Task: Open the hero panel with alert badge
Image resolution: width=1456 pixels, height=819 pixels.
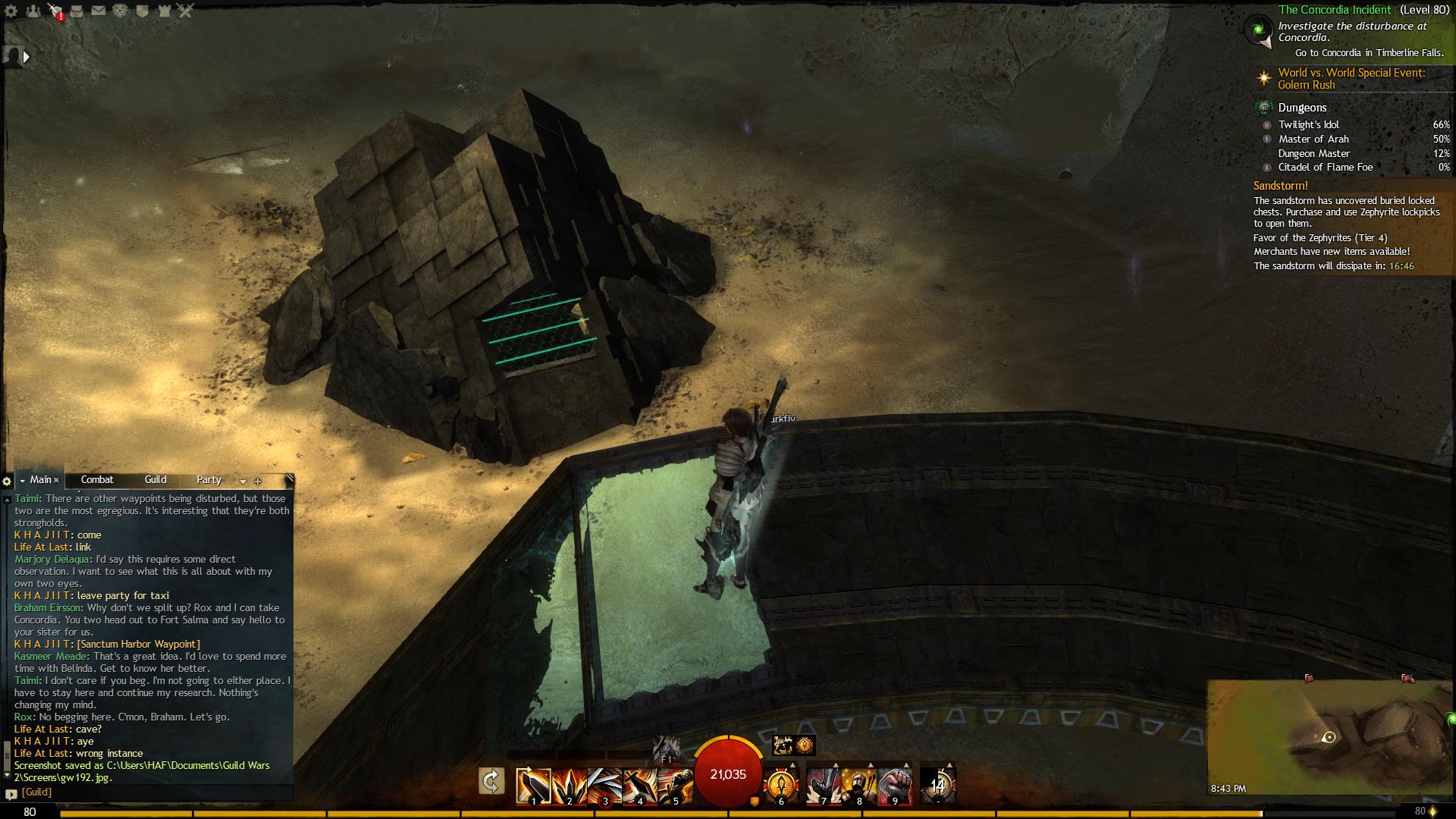Action: 55,11
